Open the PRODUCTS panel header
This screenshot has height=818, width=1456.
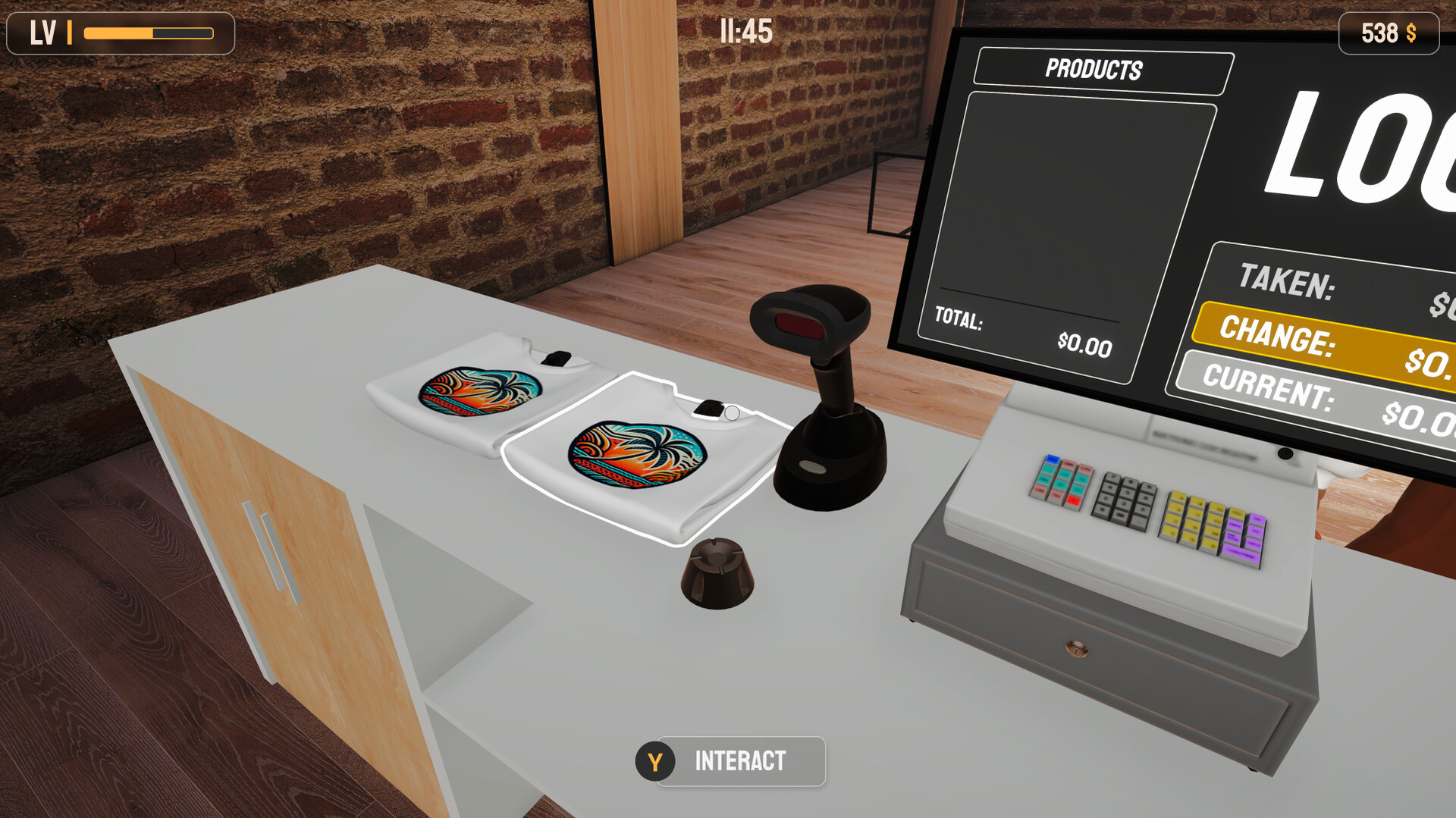click(x=1094, y=71)
